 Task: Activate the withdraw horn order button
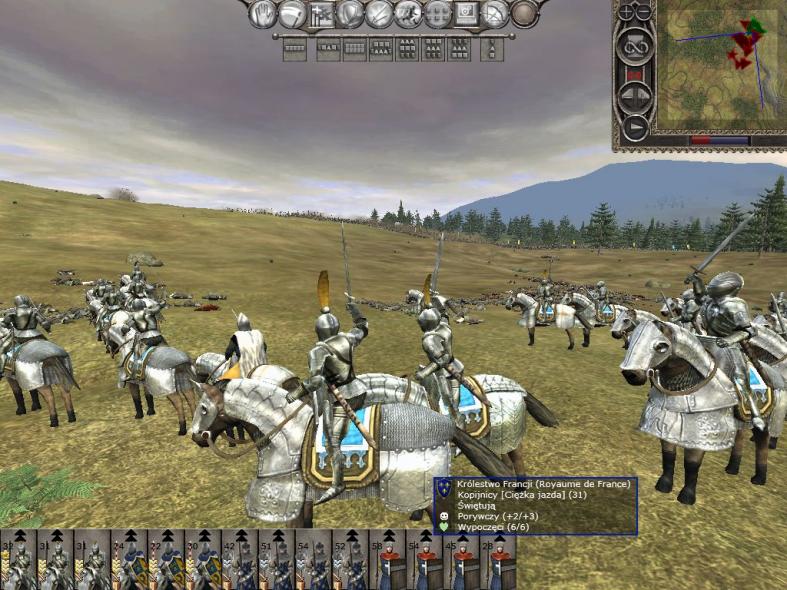pos(292,14)
